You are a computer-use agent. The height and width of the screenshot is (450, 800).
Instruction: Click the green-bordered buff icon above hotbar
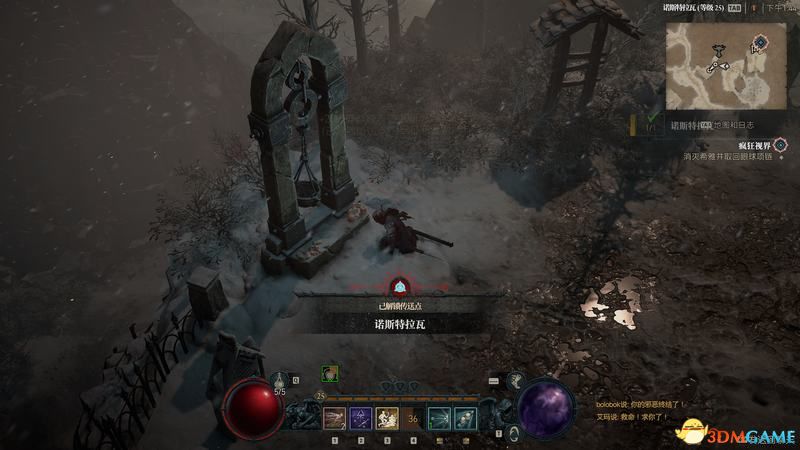(328, 374)
